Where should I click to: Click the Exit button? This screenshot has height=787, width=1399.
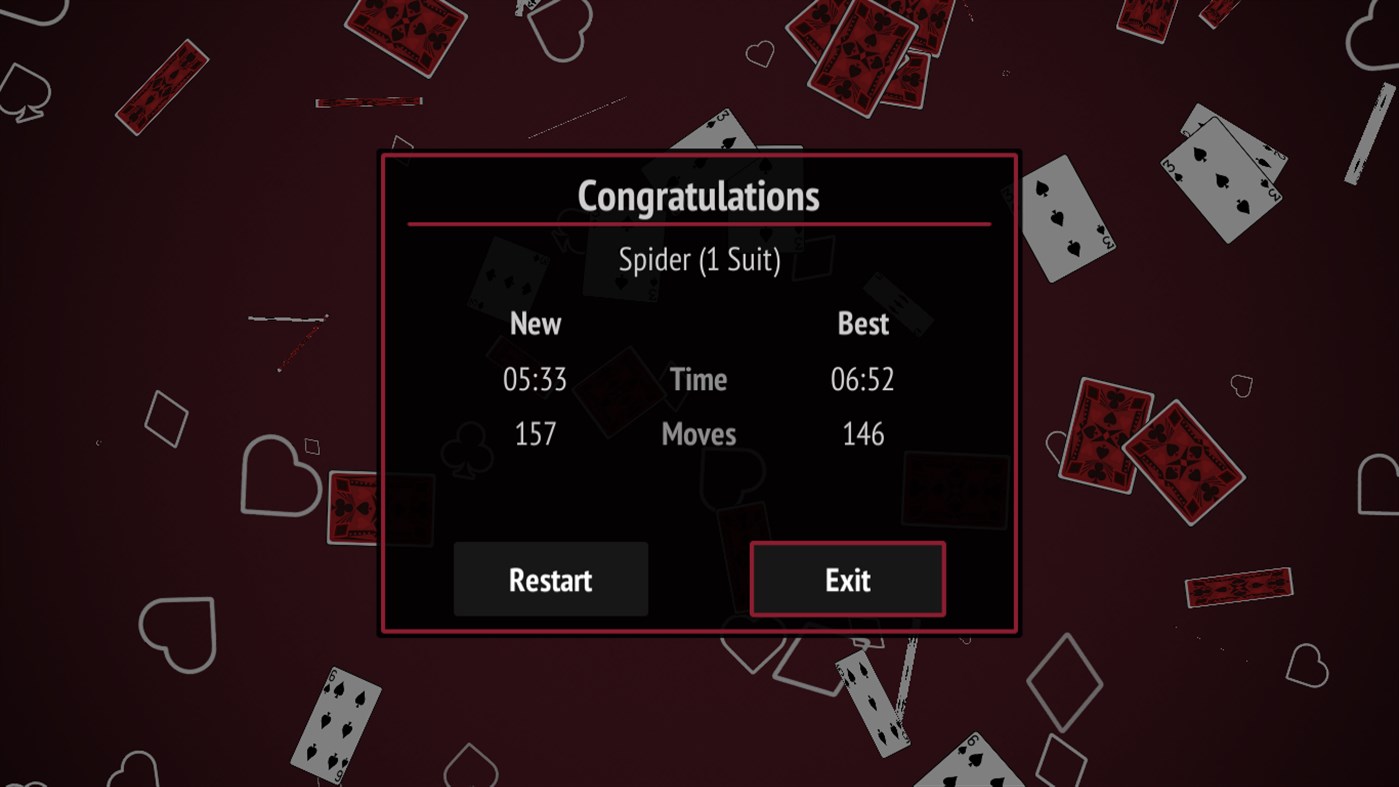click(x=847, y=579)
